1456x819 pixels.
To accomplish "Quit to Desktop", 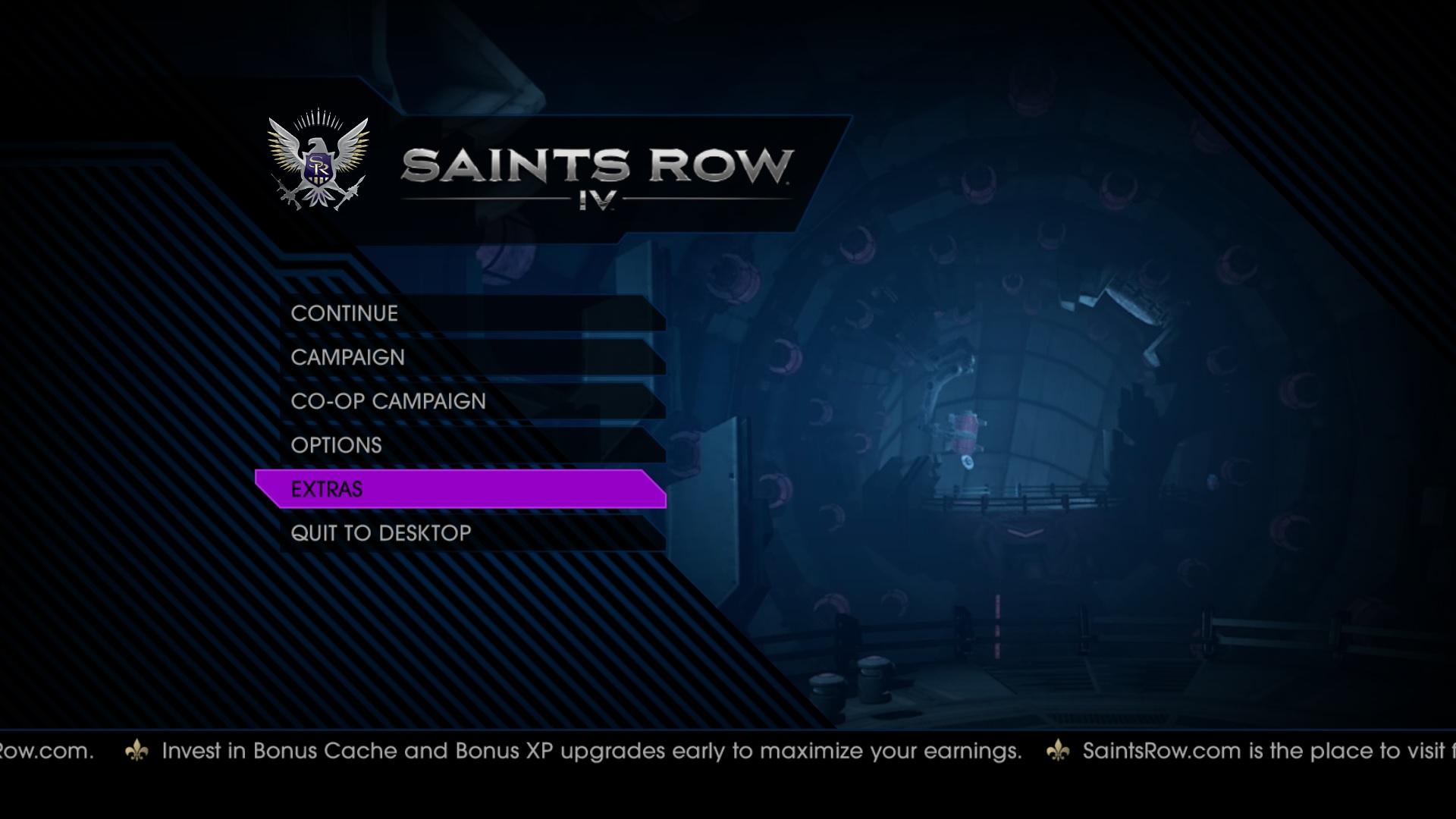I will coord(381,534).
